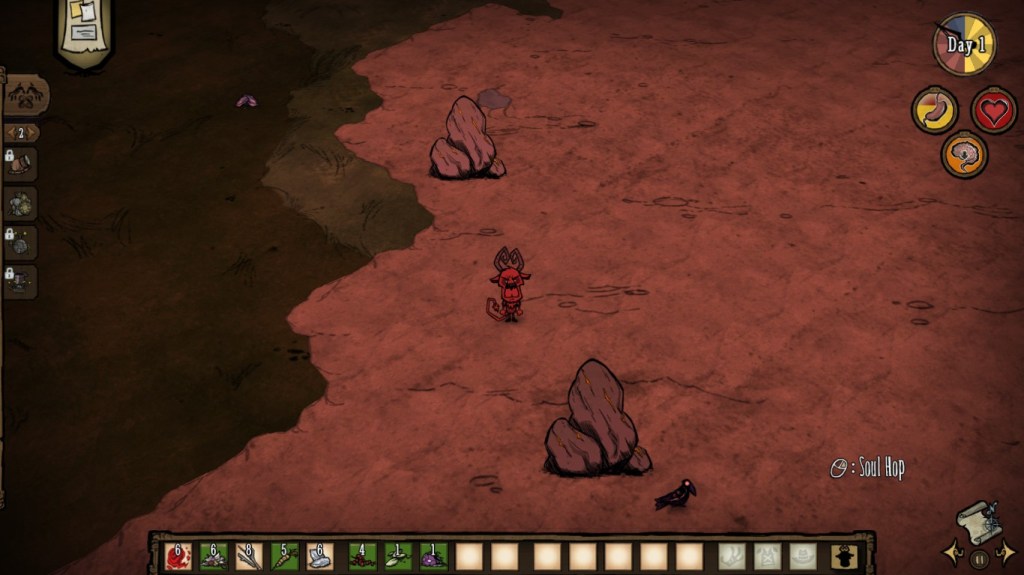Select the red soul stack in inventory
Screen dimensions: 1024x575
[x=178, y=556]
